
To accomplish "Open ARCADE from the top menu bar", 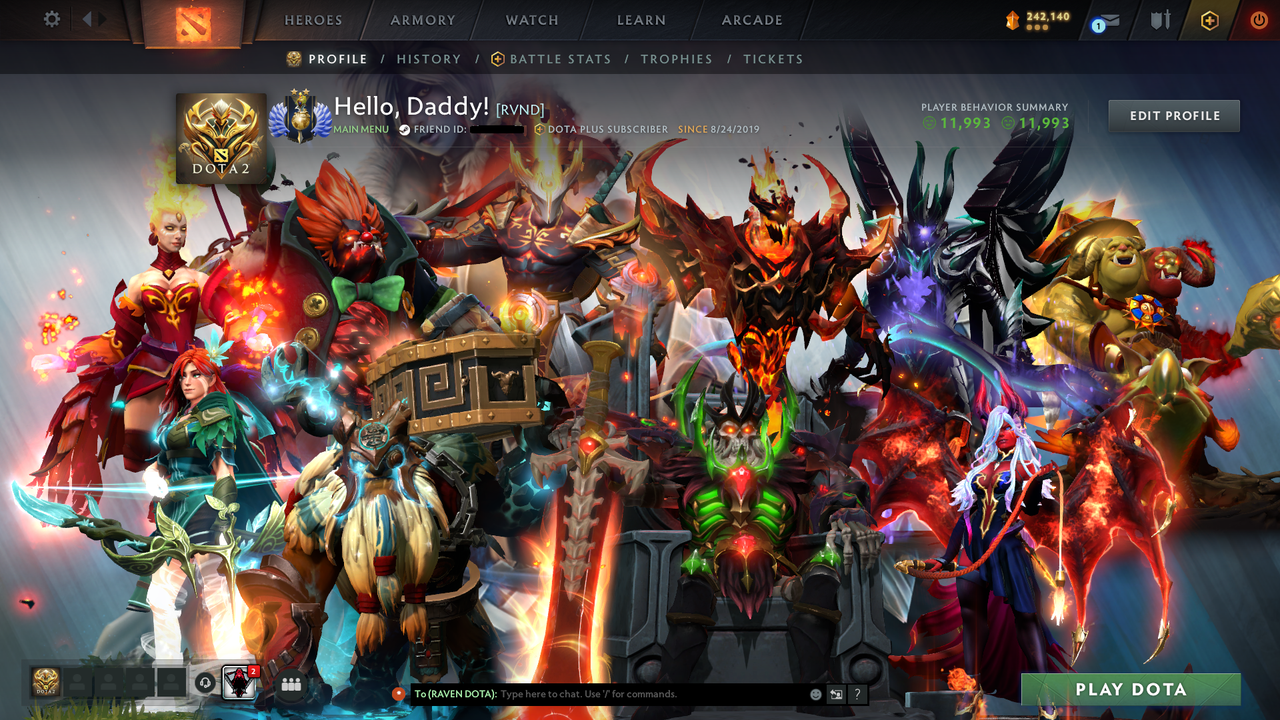I will pyautogui.click(x=751, y=19).
